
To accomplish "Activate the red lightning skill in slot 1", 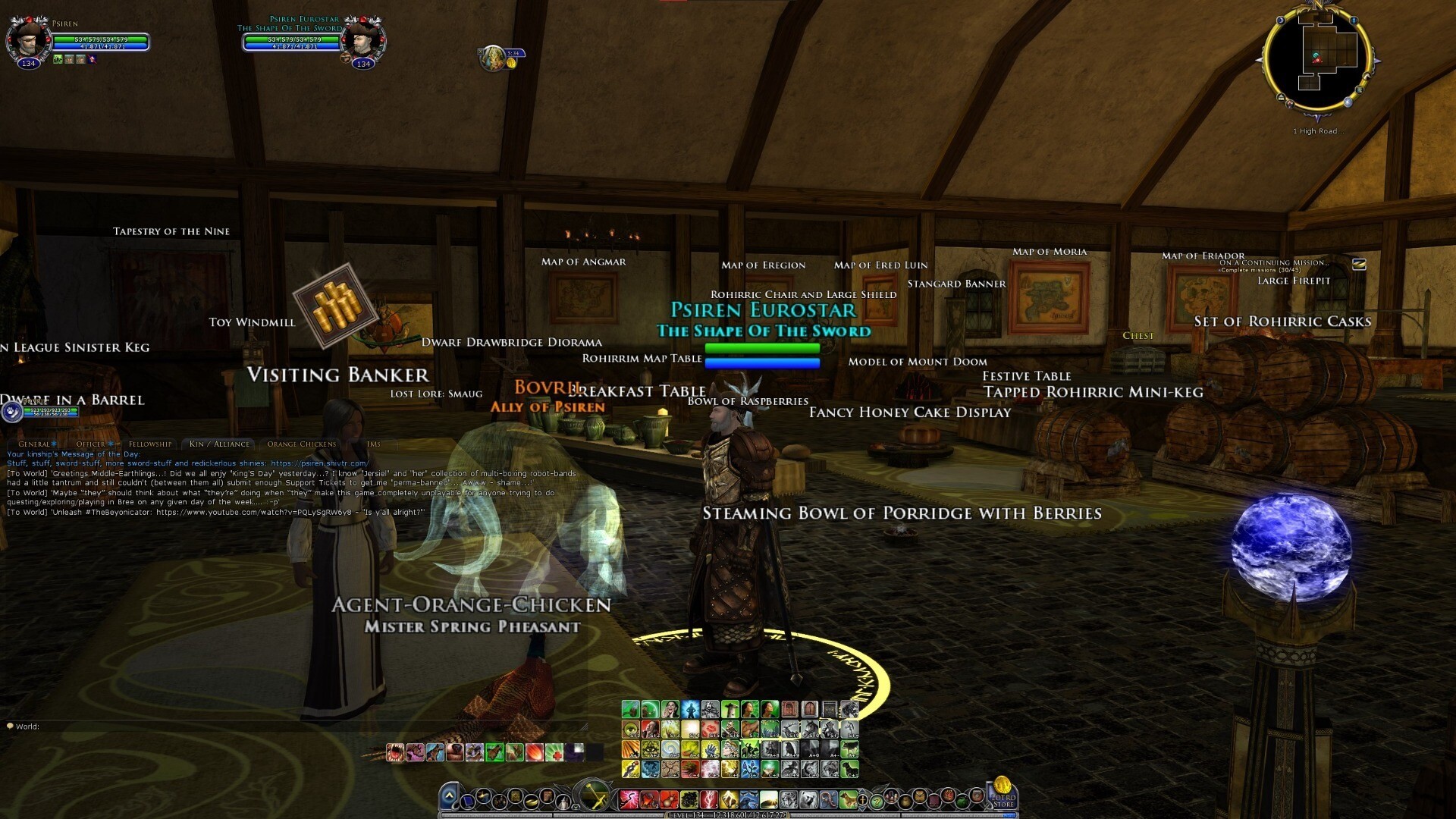I will [x=629, y=799].
